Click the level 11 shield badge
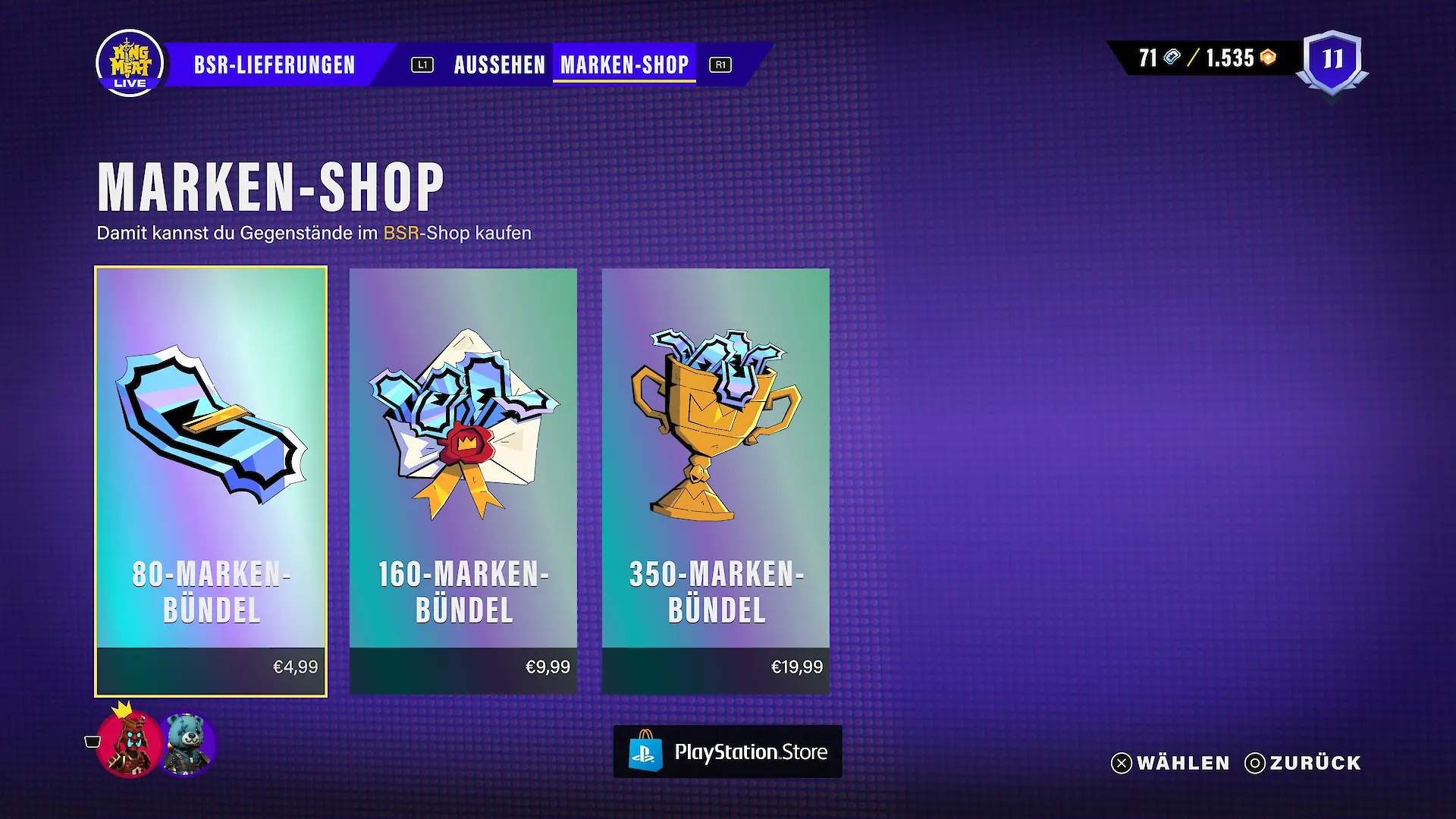The image size is (1456, 819). pos(1332,61)
